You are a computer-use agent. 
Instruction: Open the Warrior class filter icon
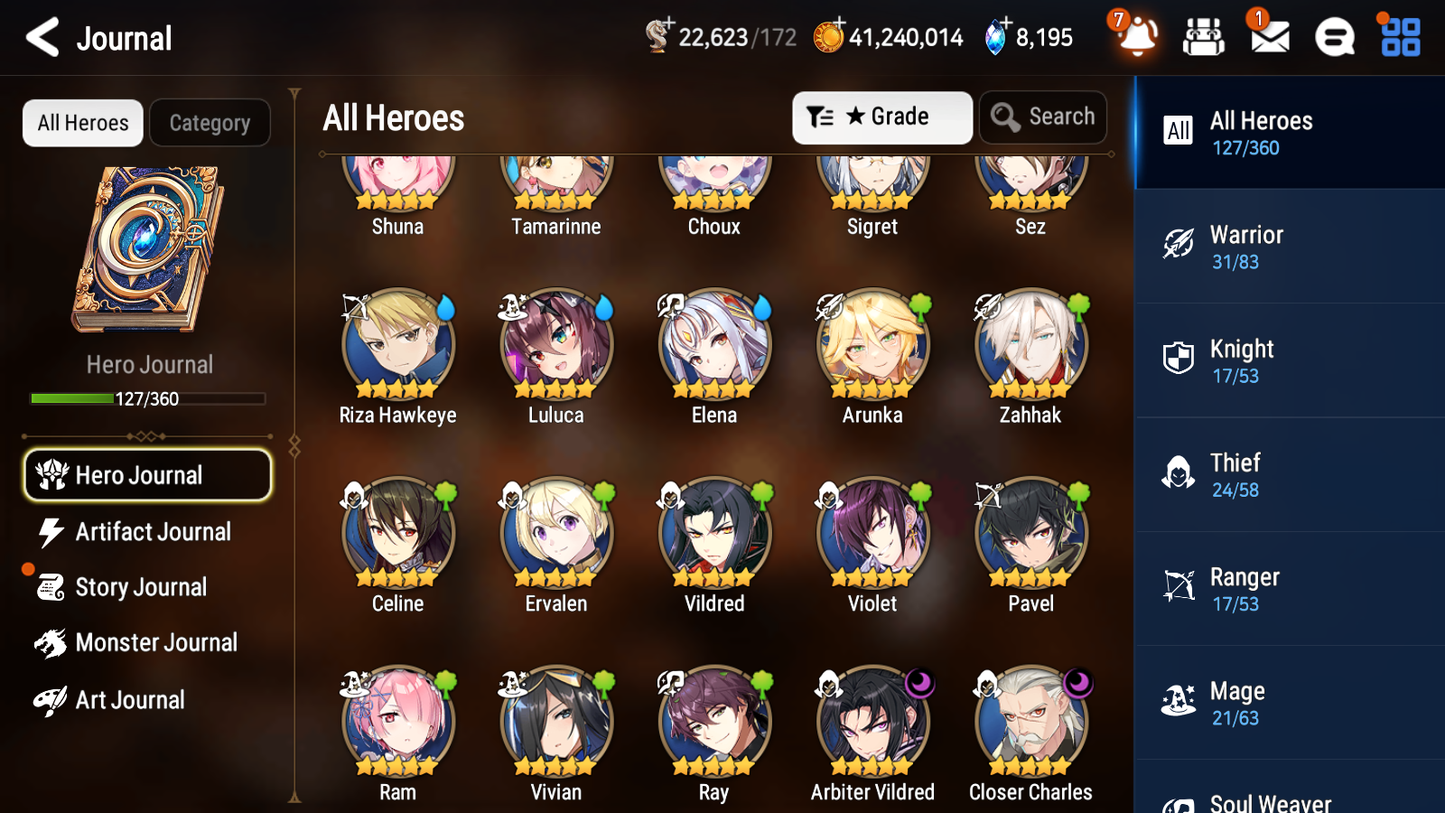point(1178,245)
